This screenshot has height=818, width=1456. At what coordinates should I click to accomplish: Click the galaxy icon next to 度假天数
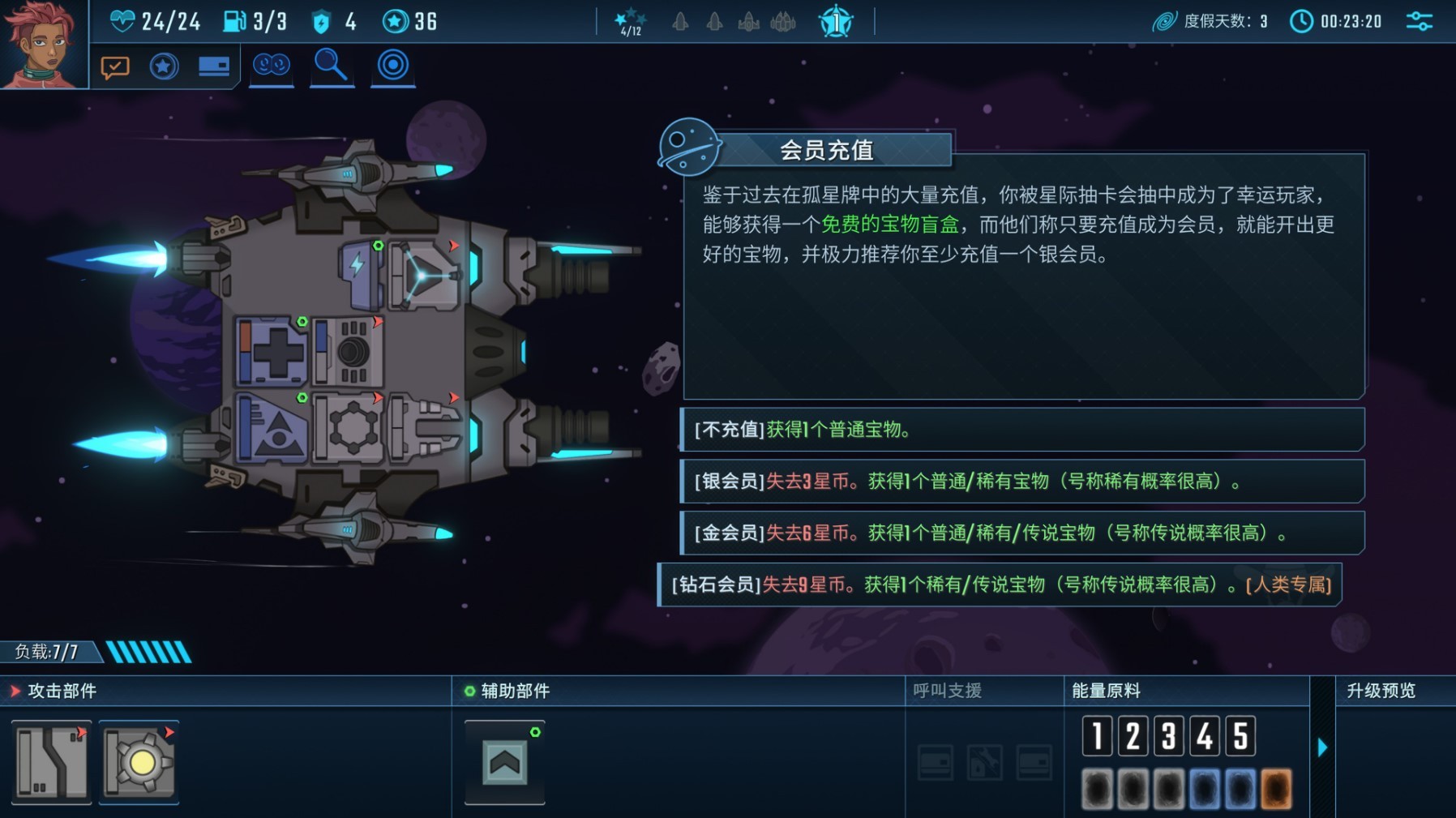[1167, 21]
